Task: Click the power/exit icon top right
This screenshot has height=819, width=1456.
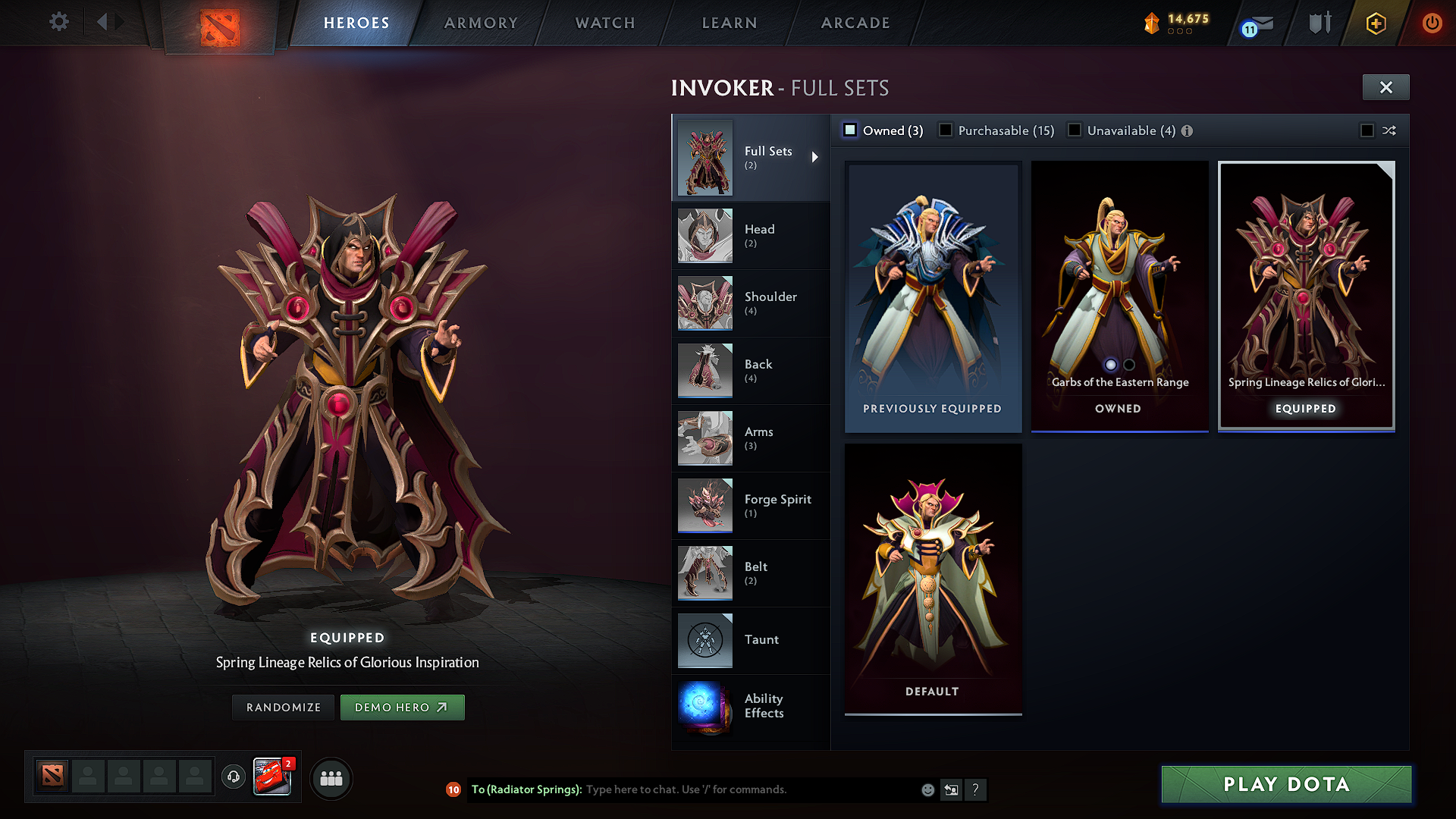Action: click(1432, 23)
